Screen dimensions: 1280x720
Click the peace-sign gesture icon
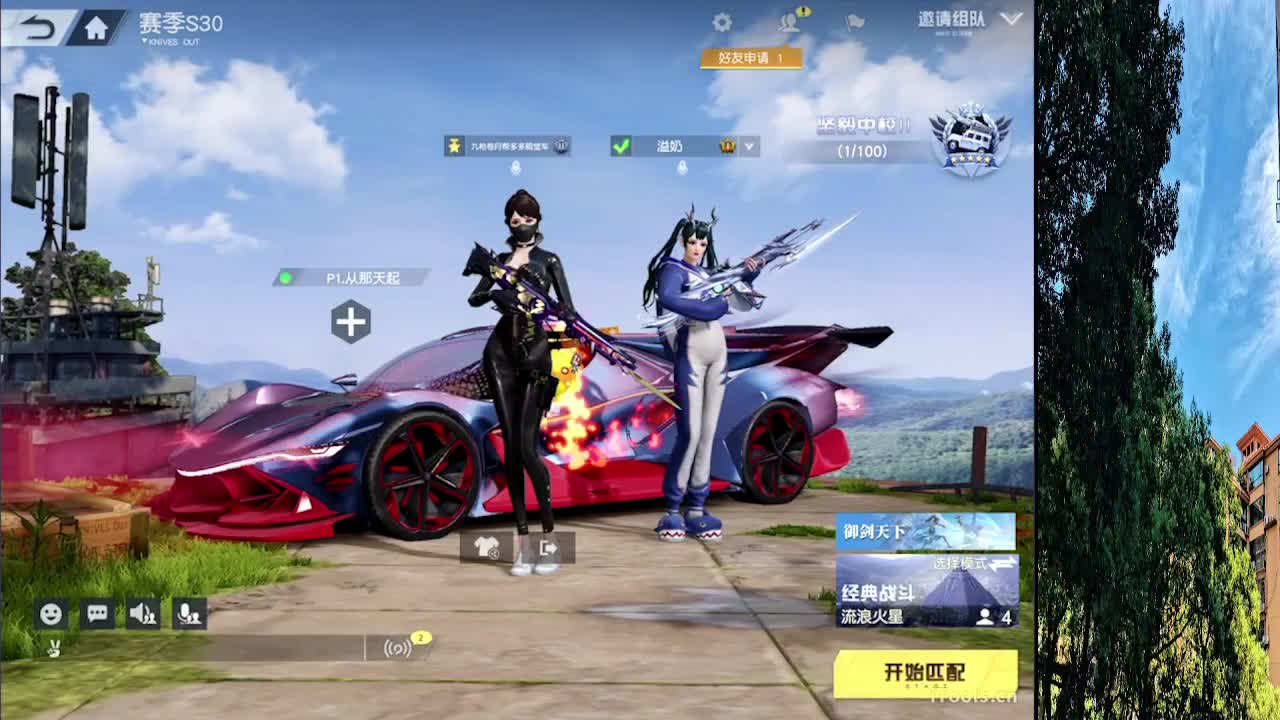coord(53,647)
